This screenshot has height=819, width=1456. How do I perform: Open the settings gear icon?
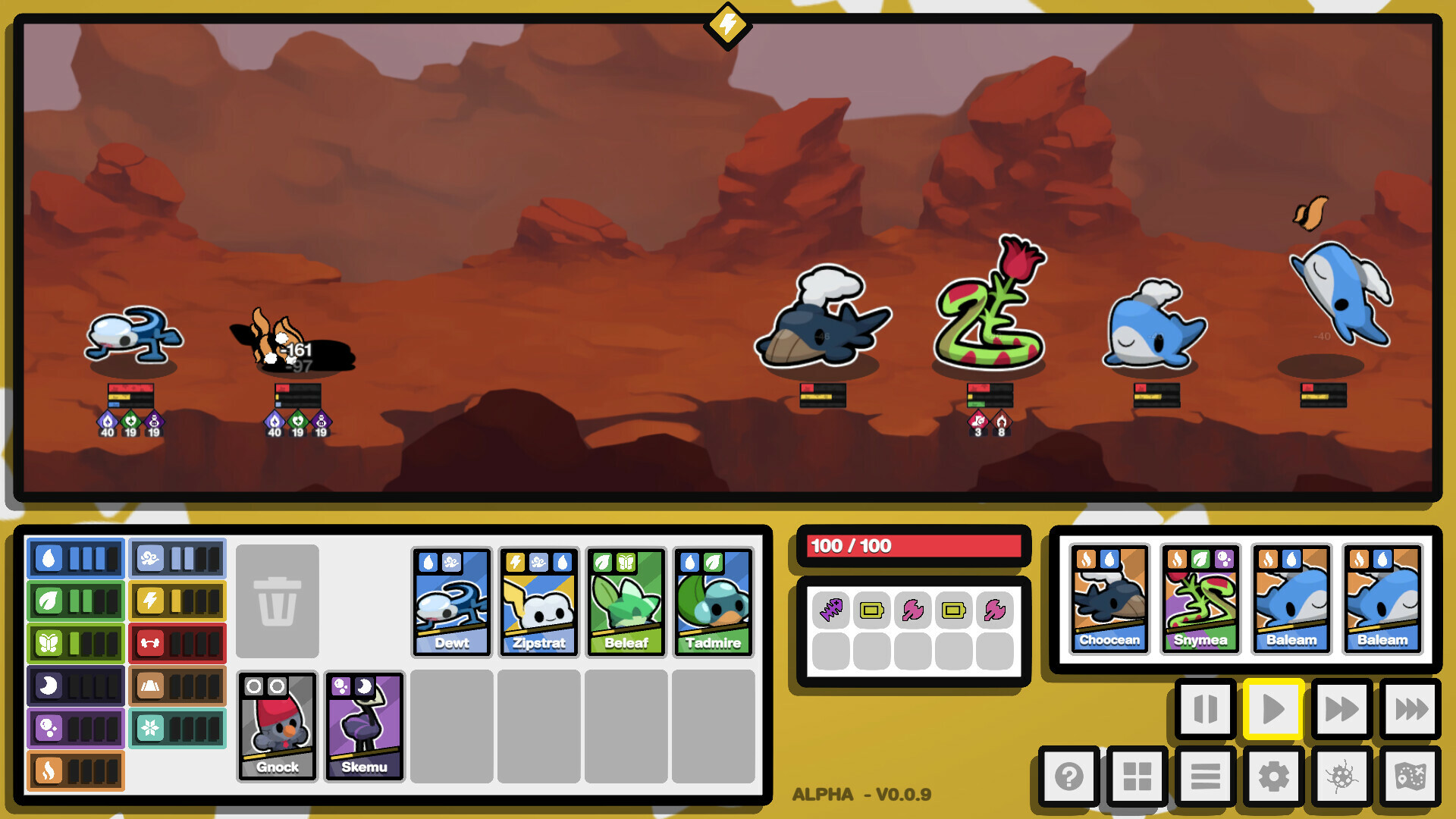click(1274, 777)
